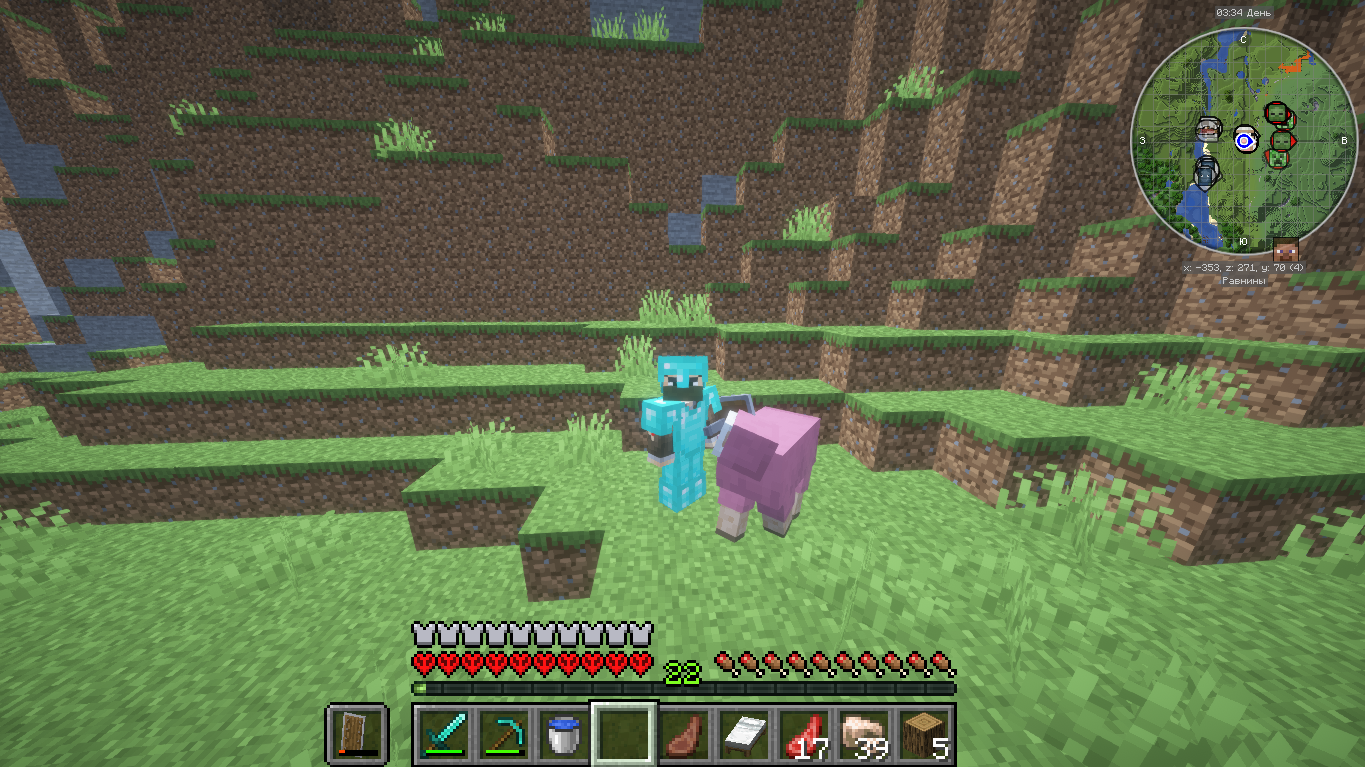Pick the brown leather item slot
Image resolution: width=1365 pixels, height=767 pixels.
tap(683, 734)
